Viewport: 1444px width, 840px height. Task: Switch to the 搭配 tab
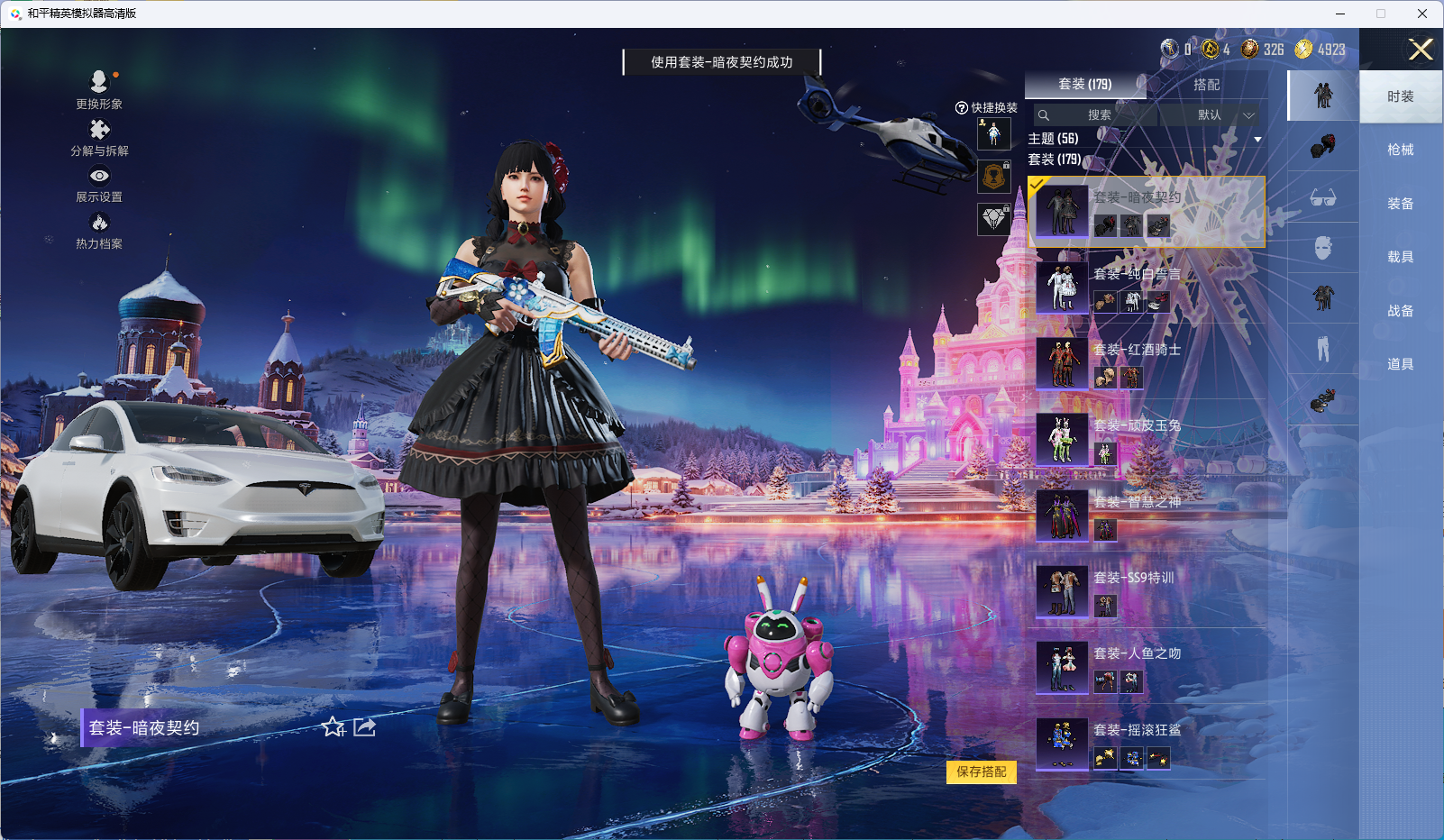[1208, 84]
